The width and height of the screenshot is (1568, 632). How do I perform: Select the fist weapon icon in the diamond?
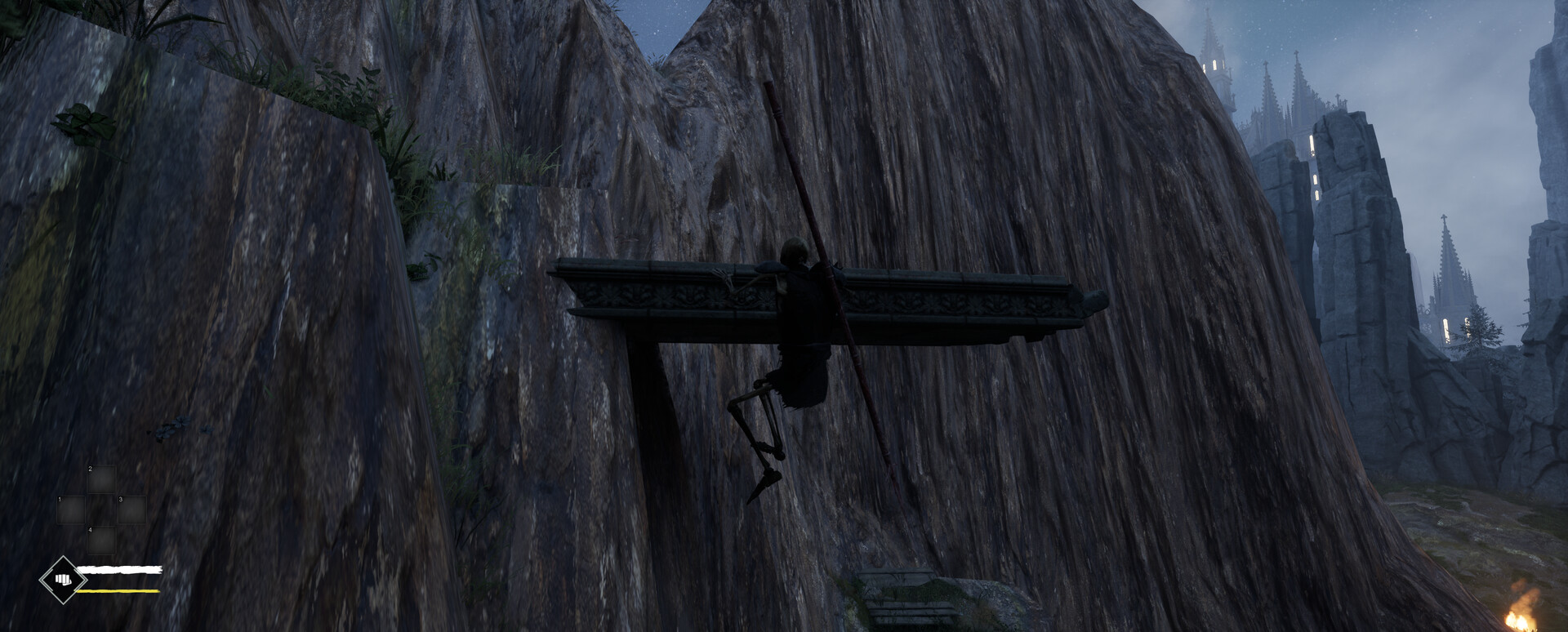[64, 579]
